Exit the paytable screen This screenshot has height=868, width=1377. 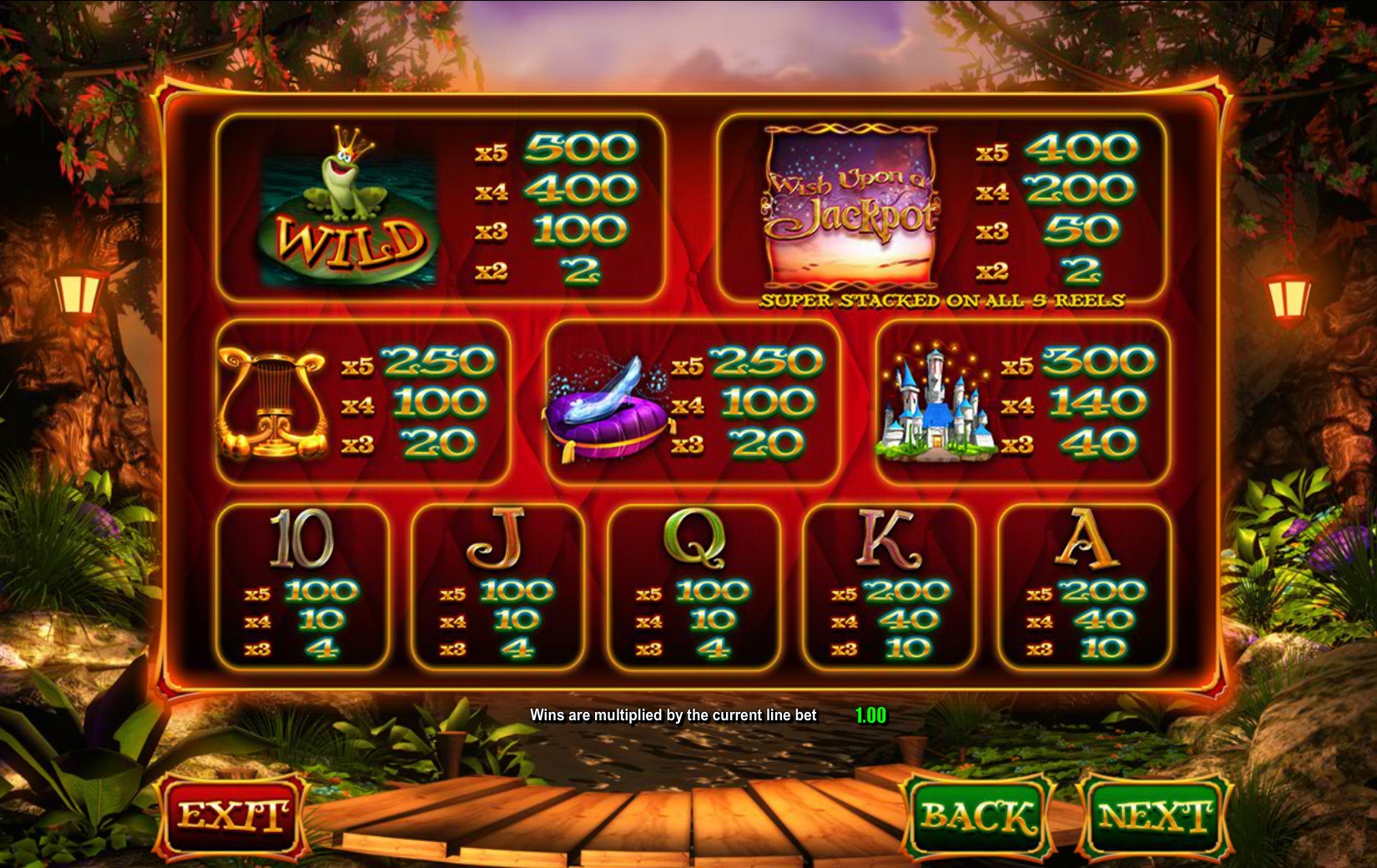(233, 815)
